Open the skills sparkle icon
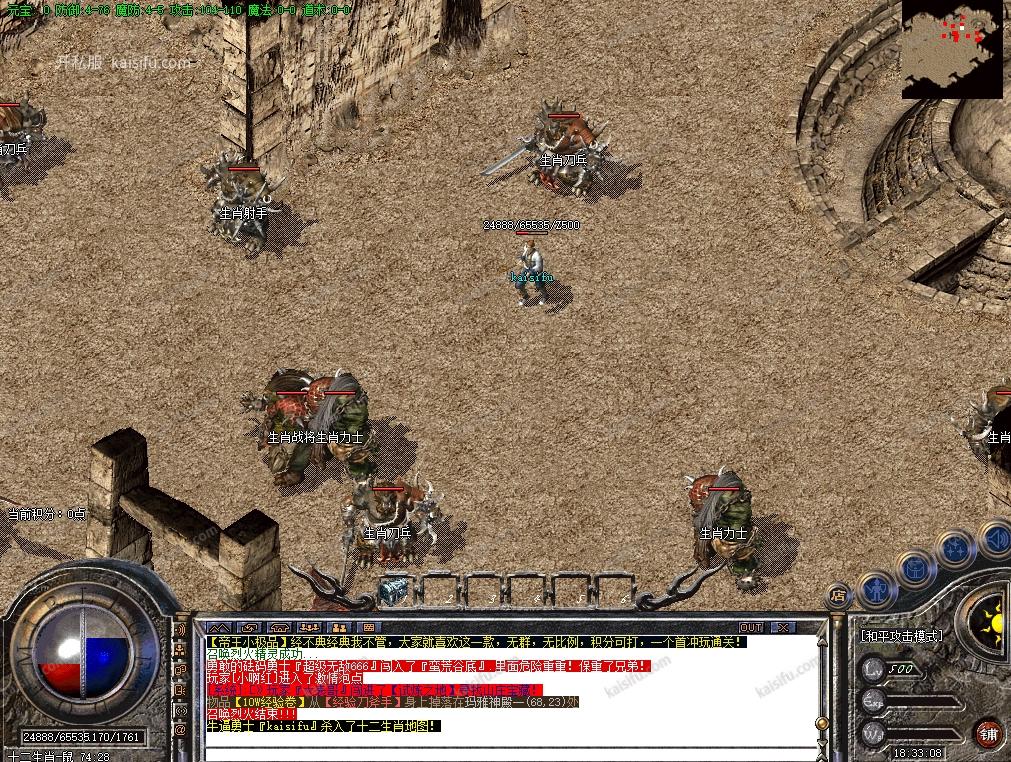The image size is (1011, 762). pyautogui.click(x=955, y=549)
